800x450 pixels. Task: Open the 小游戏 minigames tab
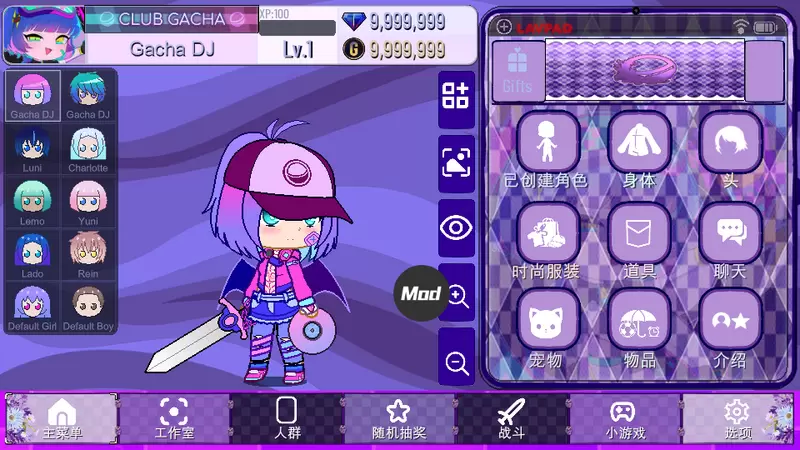(624, 418)
